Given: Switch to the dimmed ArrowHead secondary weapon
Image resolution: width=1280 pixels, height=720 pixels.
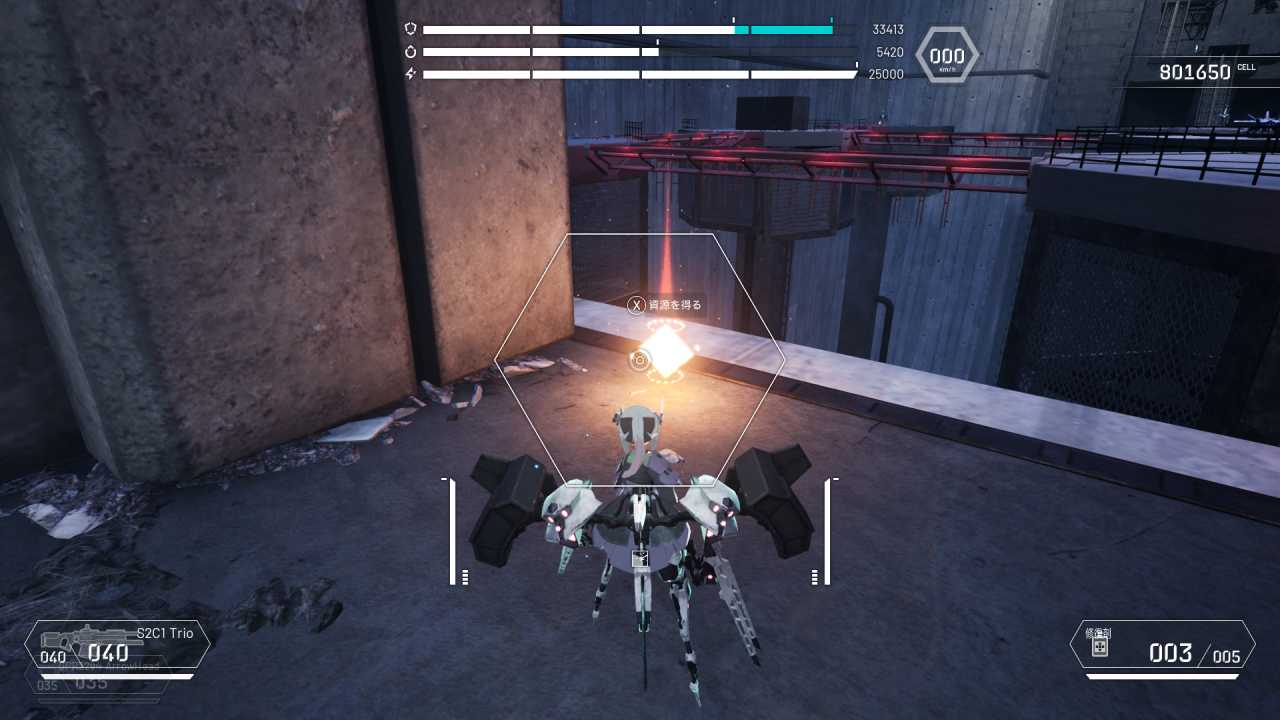Looking at the screenshot, I should pyautogui.click(x=100, y=681).
